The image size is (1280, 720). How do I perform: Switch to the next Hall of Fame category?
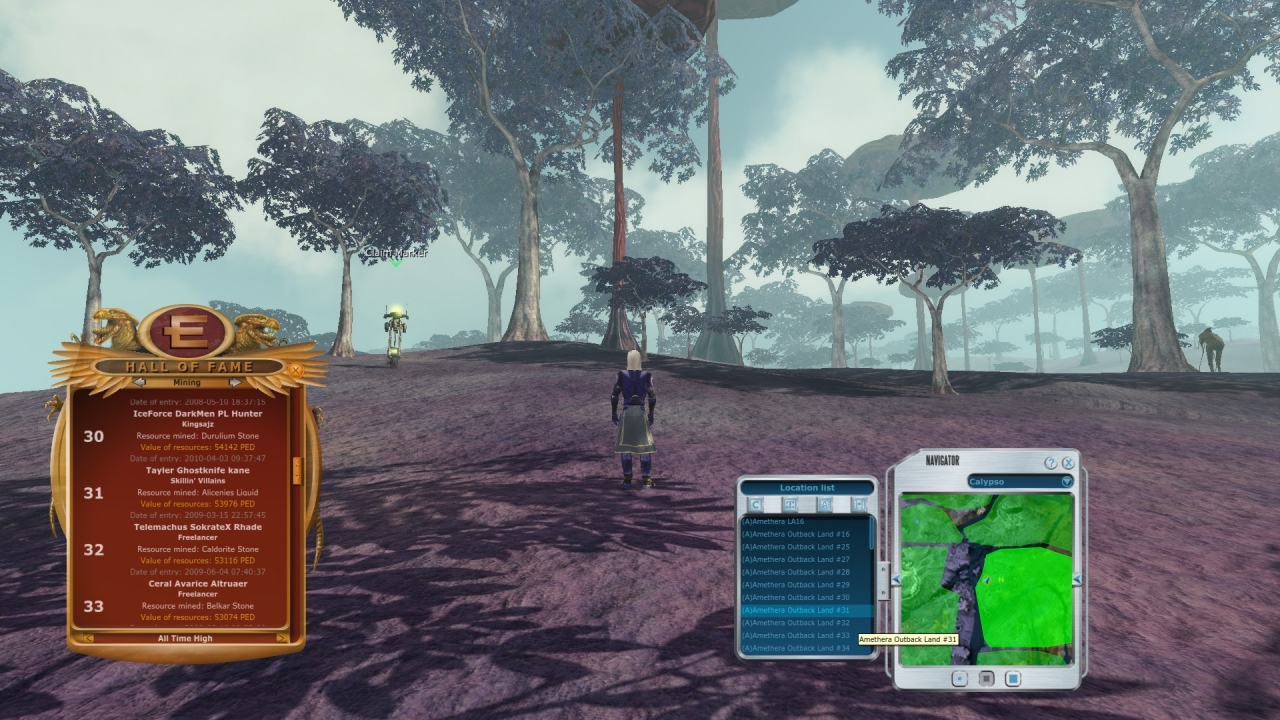tap(235, 382)
